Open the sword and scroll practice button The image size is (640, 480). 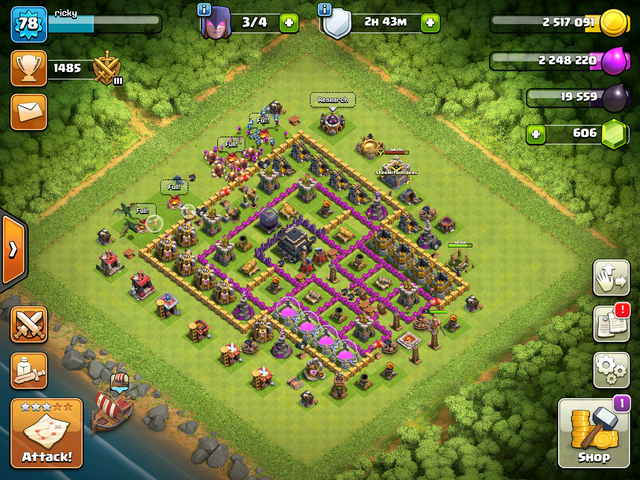pyautogui.click(x=29, y=371)
